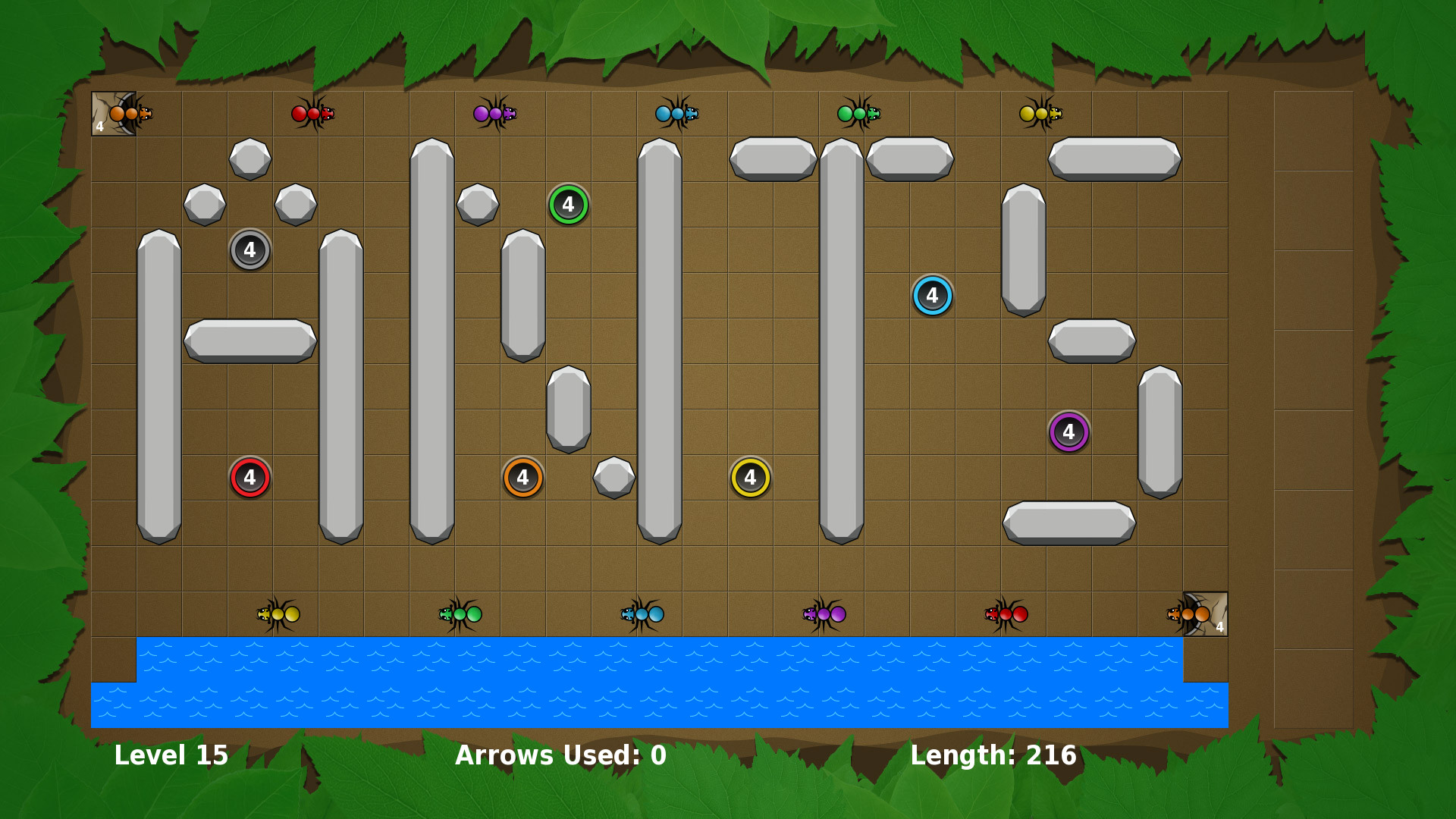This screenshot has height=819, width=1456.
Task: Click the gray circle marked 4
Action: click(x=249, y=249)
